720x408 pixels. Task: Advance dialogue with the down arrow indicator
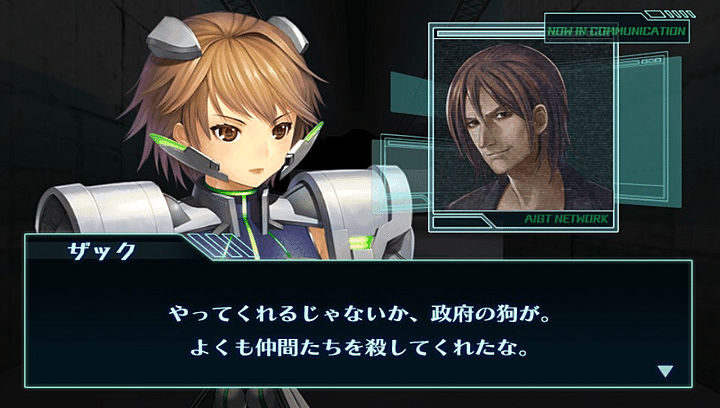(665, 371)
